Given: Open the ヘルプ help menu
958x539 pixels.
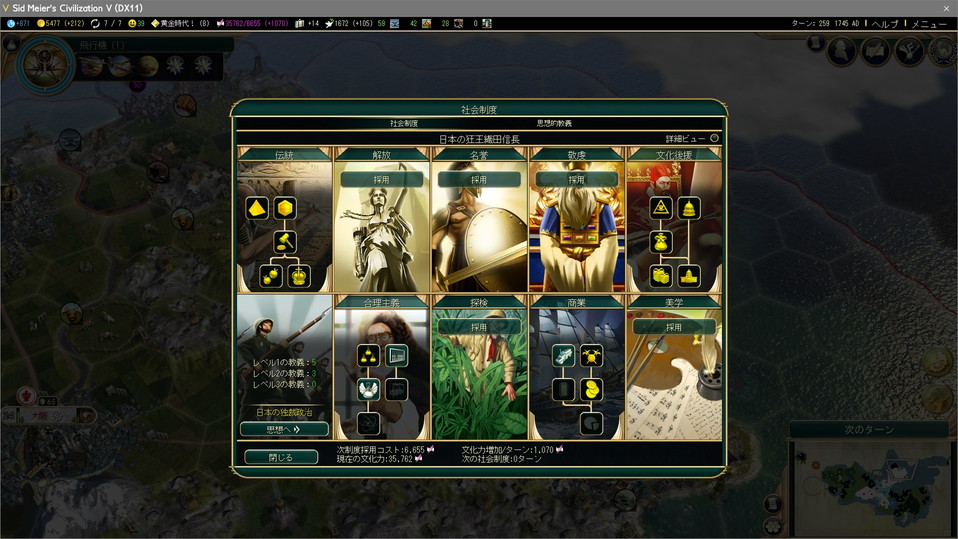Looking at the screenshot, I should click(884, 23).
